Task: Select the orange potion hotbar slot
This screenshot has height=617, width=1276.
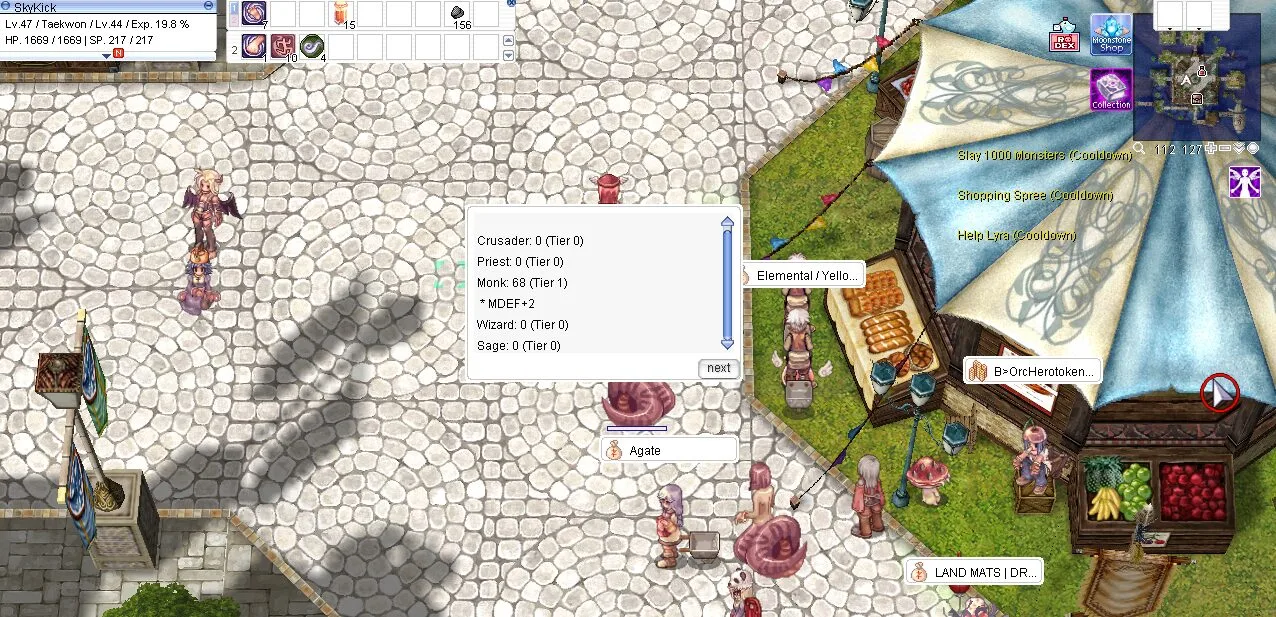Action: click(341, 14)
